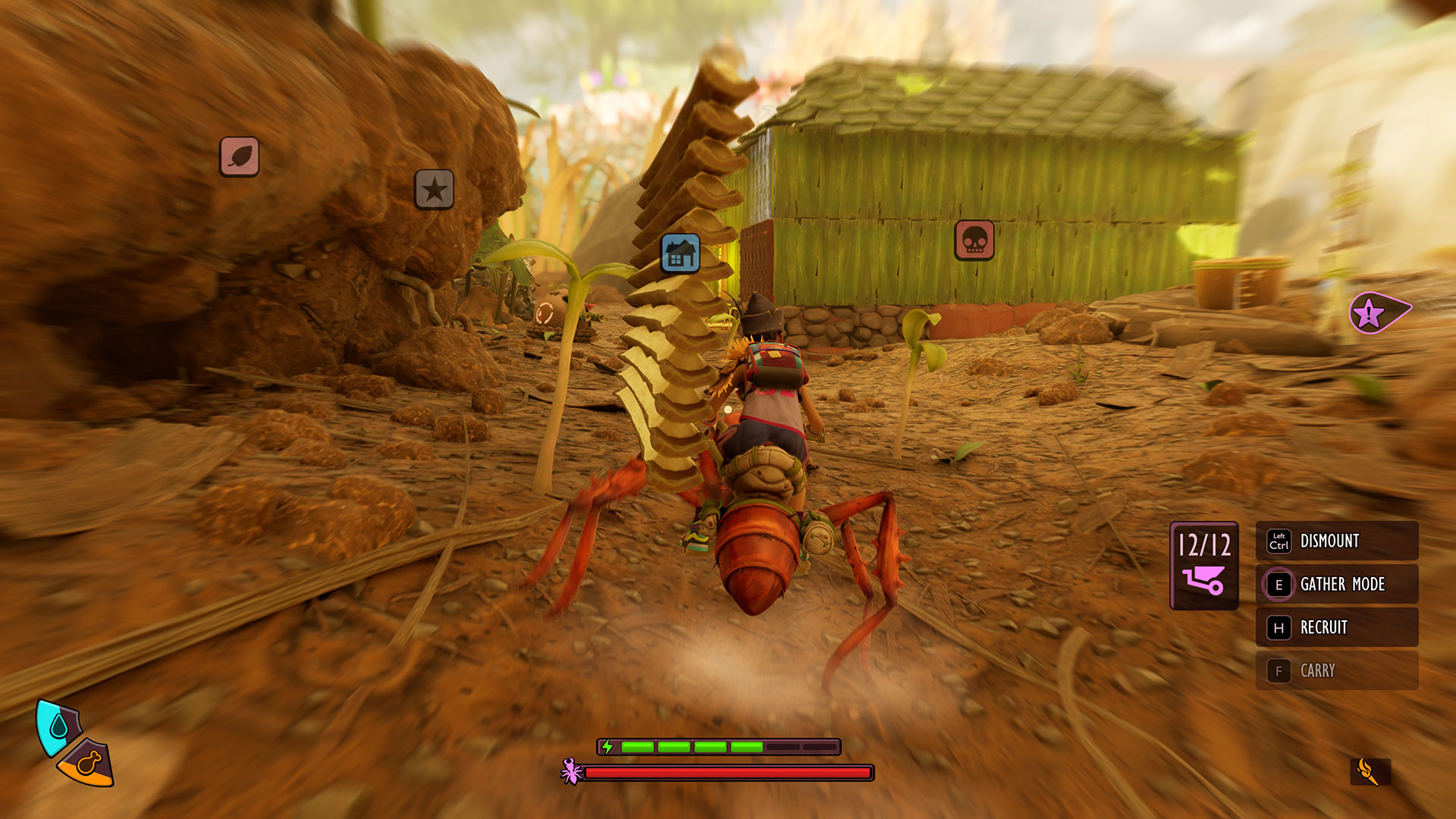Select the Carry action

coord(1336,670)
